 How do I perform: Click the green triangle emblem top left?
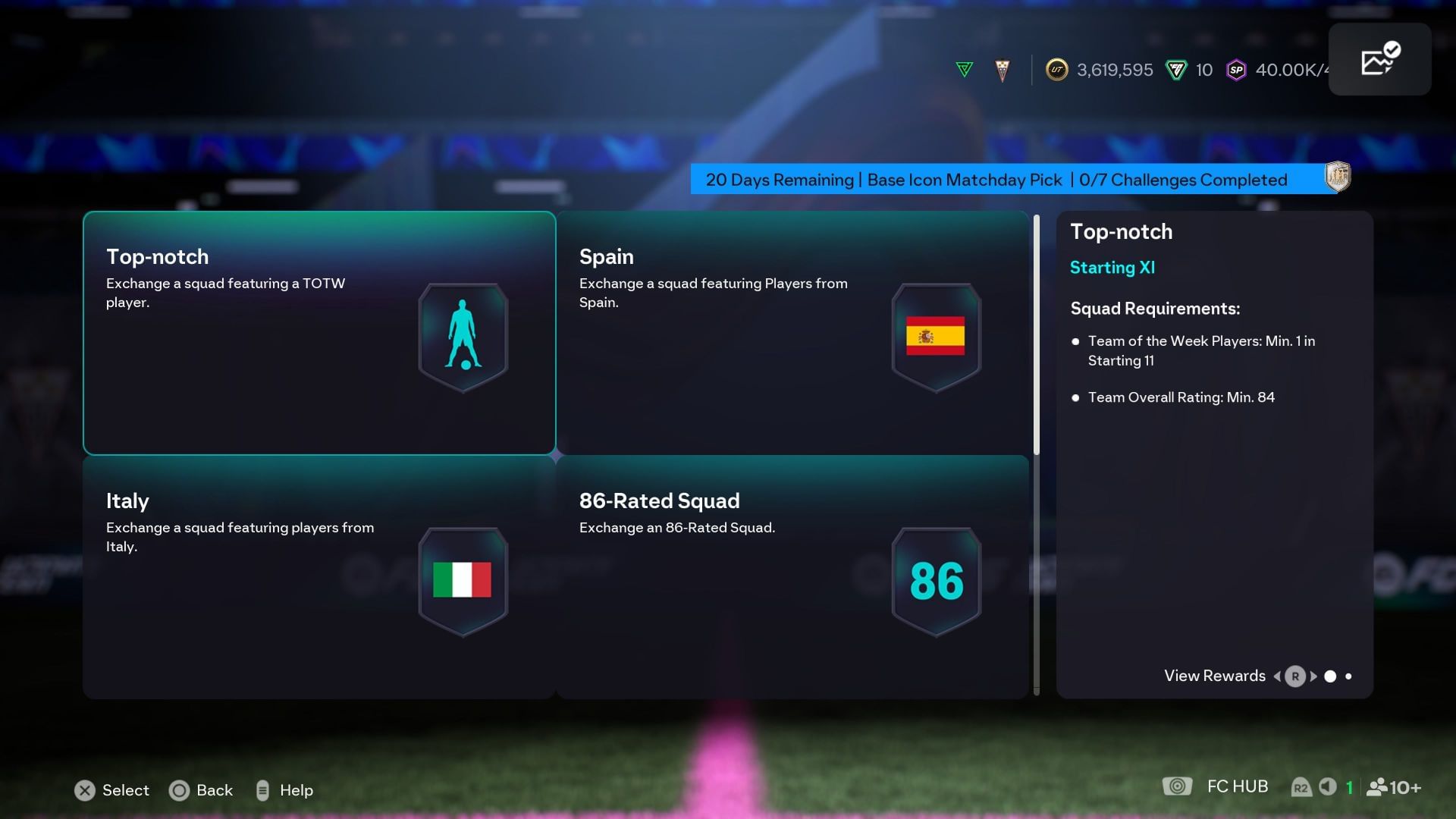point(964,69)
